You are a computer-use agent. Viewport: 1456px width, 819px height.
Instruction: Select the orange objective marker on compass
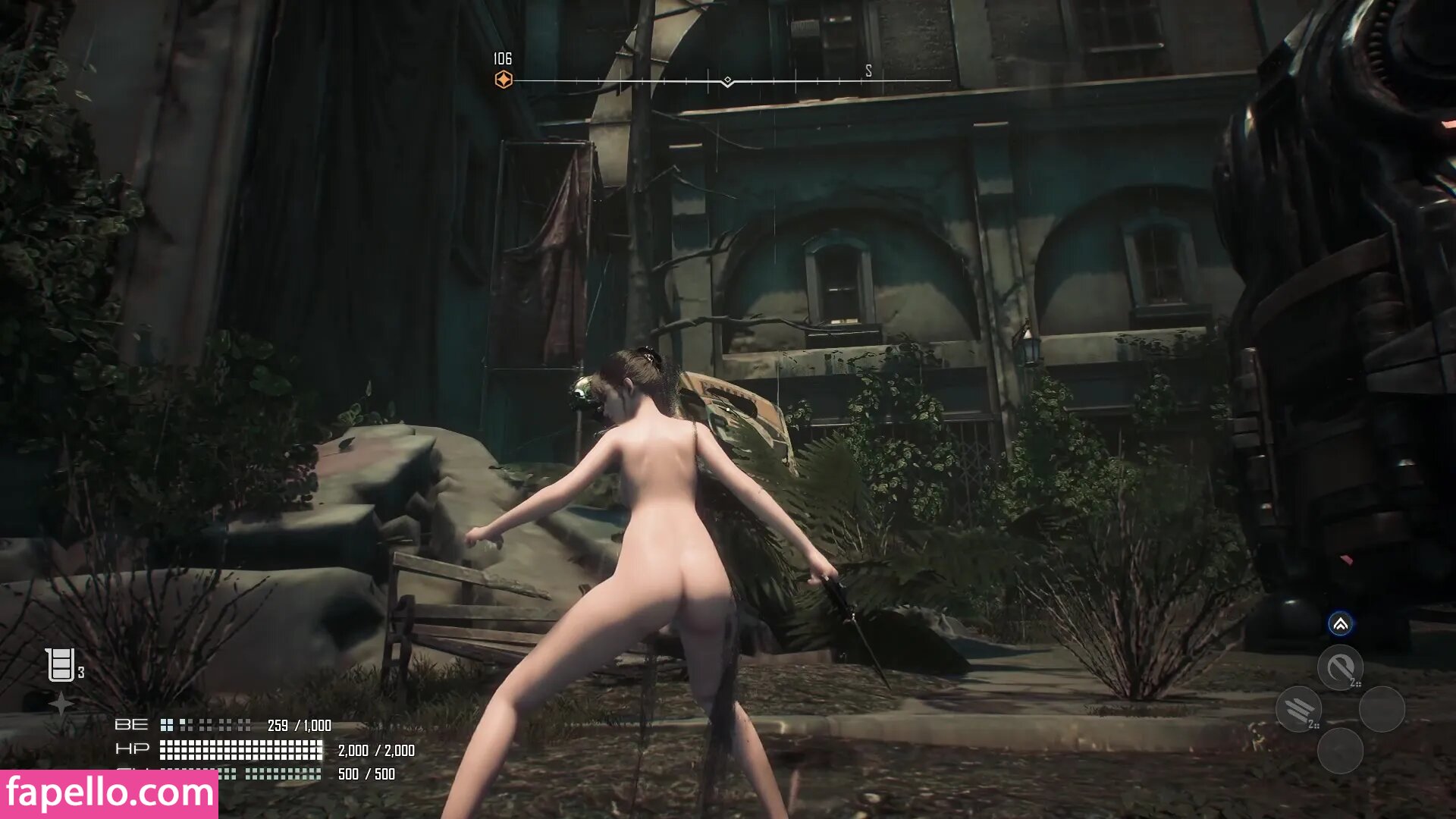(x=504, y=80)
